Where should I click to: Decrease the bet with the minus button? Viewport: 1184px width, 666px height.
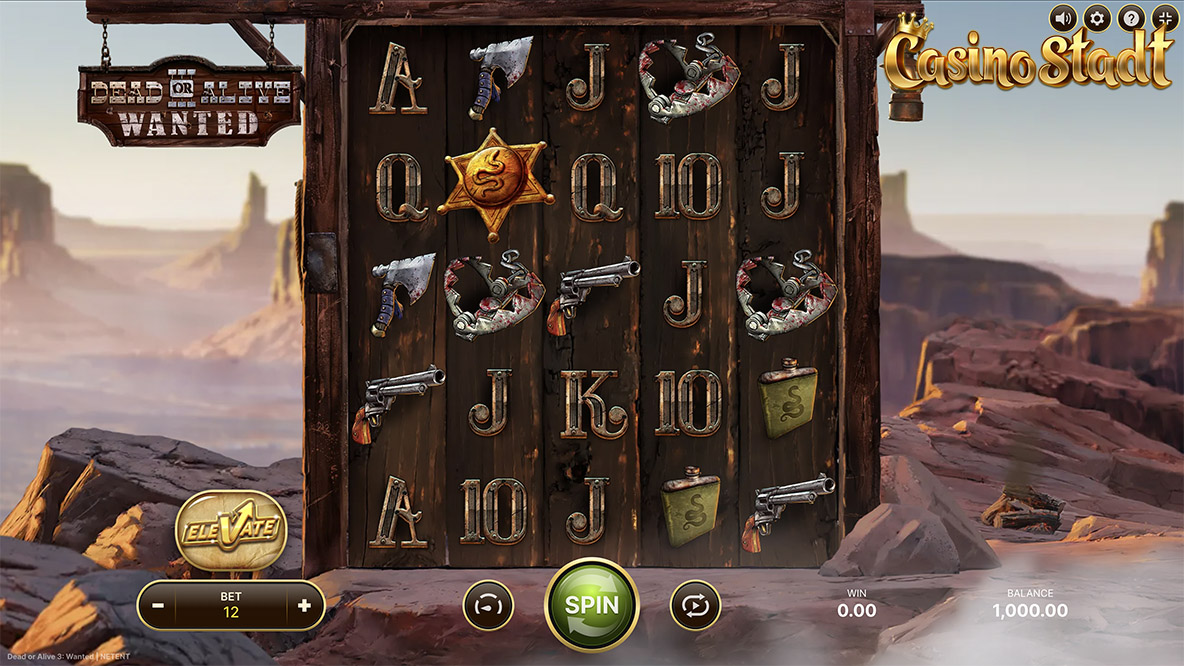pyautogui.click(x=158, y=605)
